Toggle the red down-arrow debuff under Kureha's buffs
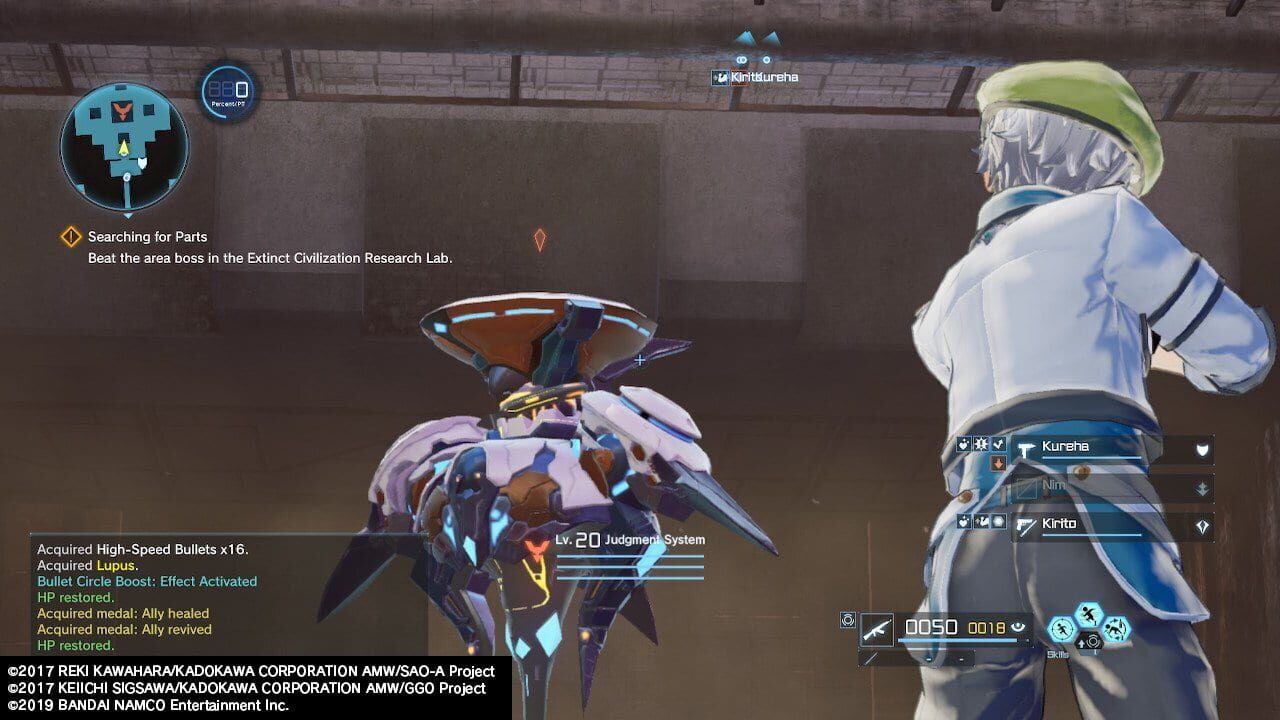The image size is (1280, 720). (x=996, y=463)
